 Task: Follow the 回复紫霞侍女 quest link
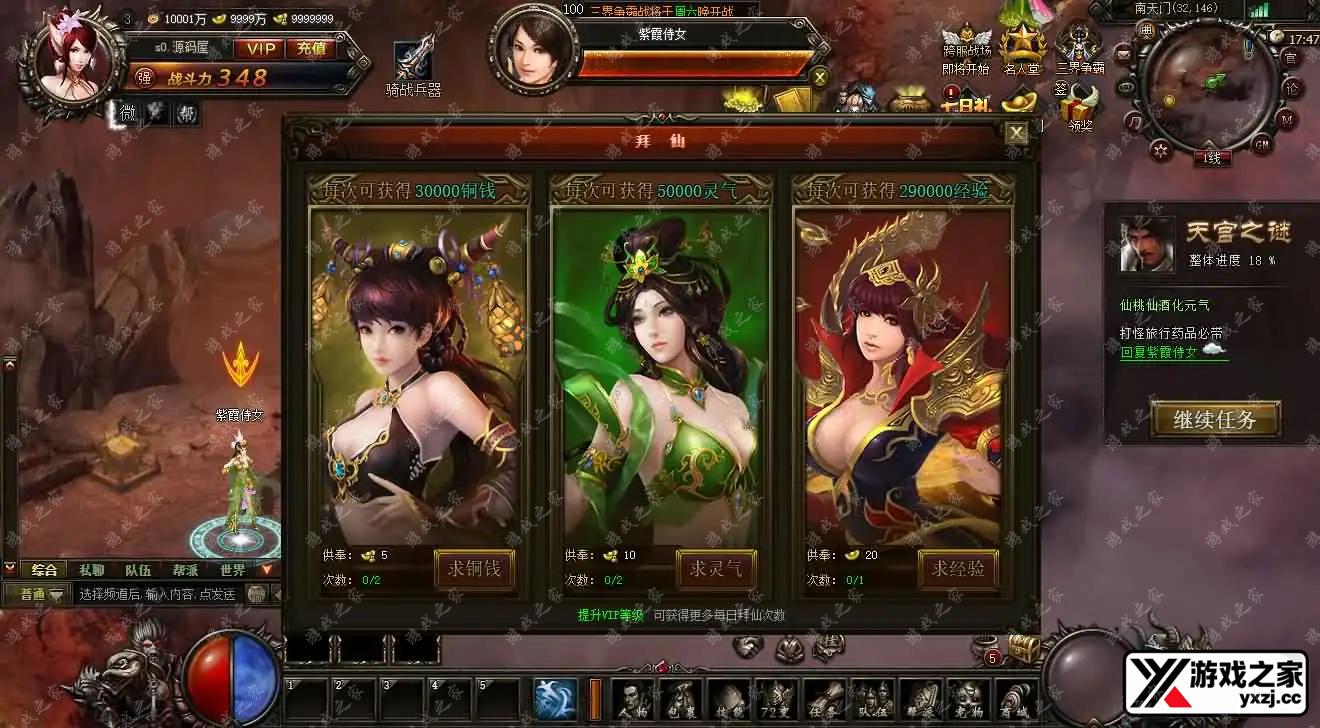pyautogui.click(x=1172, y=352)
